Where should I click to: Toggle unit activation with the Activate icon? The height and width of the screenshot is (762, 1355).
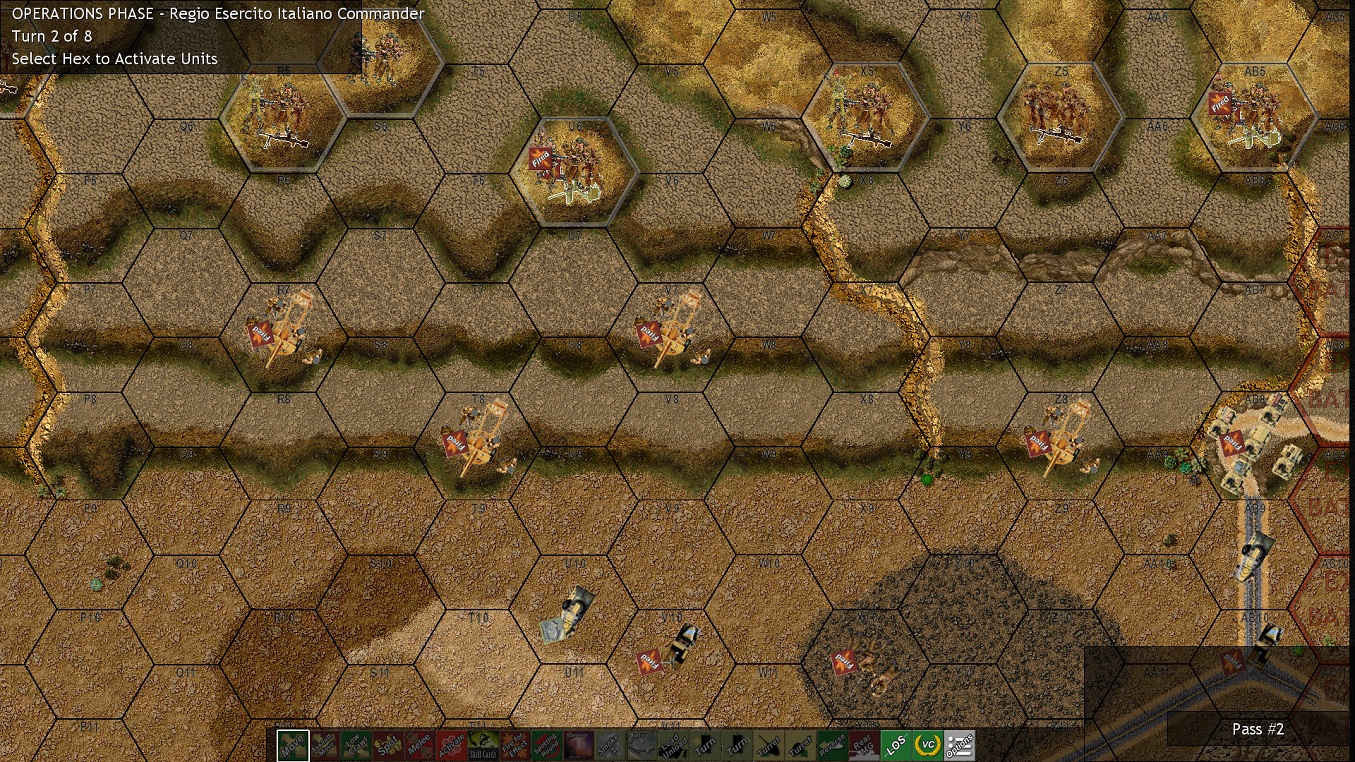(x=449, y=745)
